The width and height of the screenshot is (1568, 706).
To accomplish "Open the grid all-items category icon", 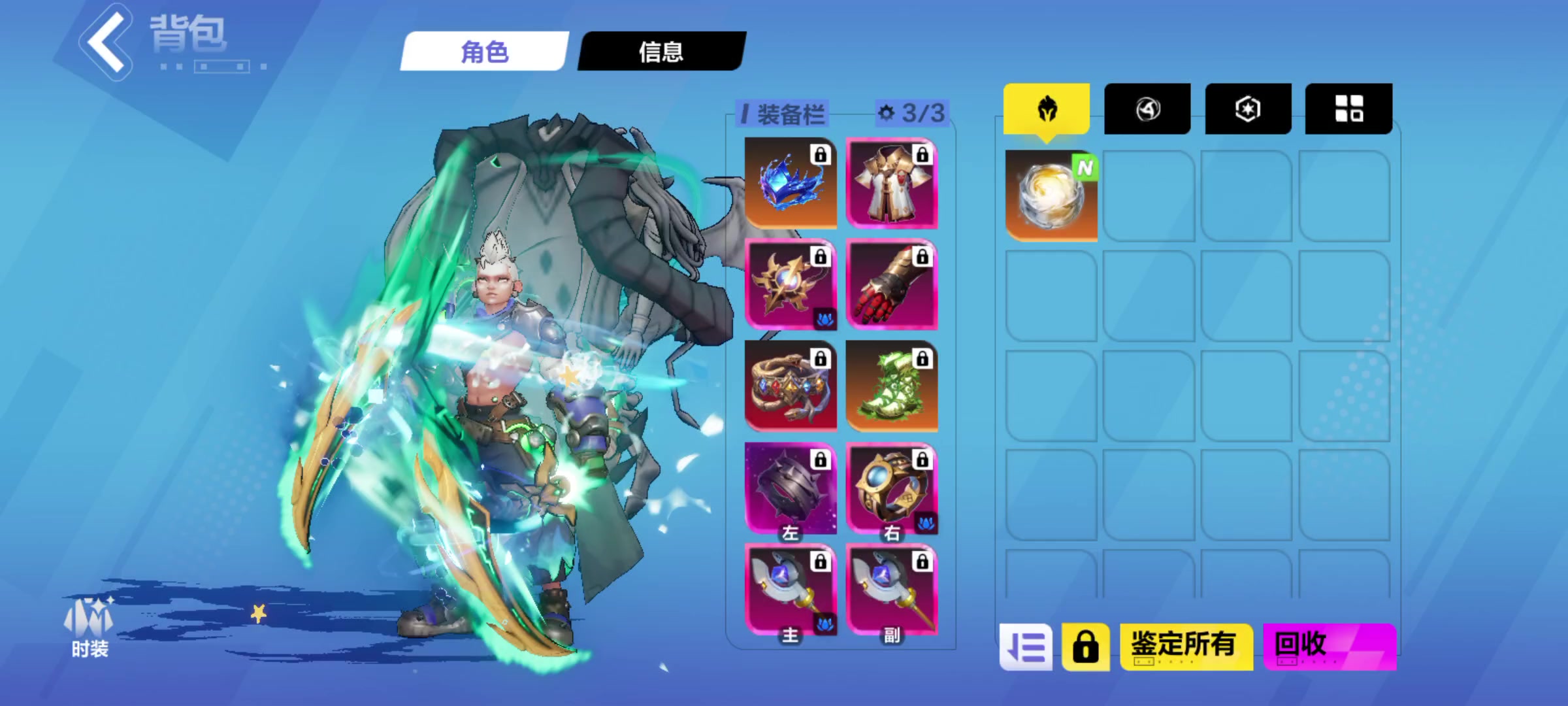I will (x=1348, y=109).
